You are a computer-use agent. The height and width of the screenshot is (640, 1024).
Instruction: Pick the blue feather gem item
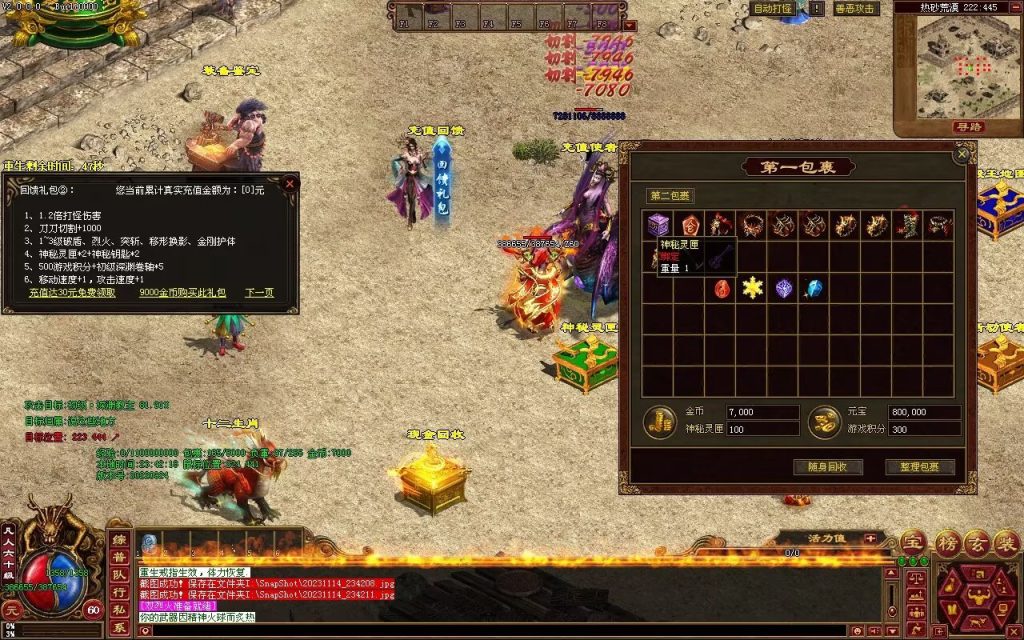click(814, 288)
